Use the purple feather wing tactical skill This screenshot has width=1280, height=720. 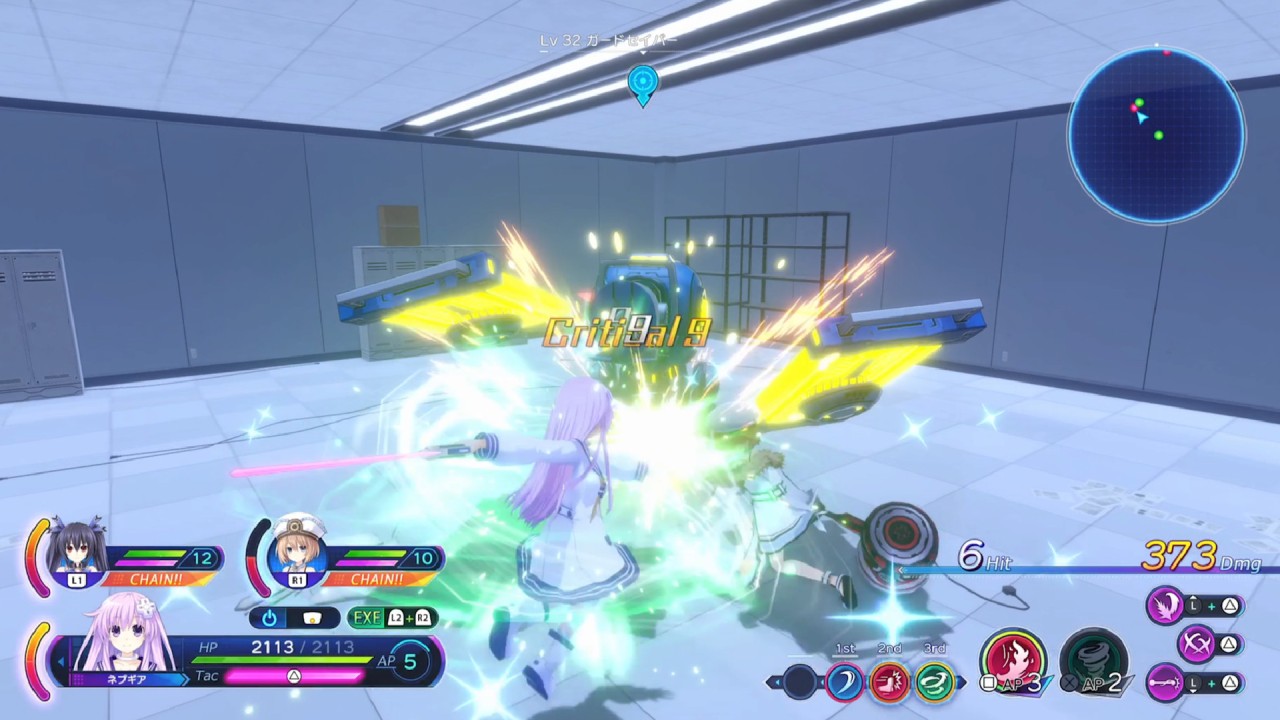[x=1165, y=605]
